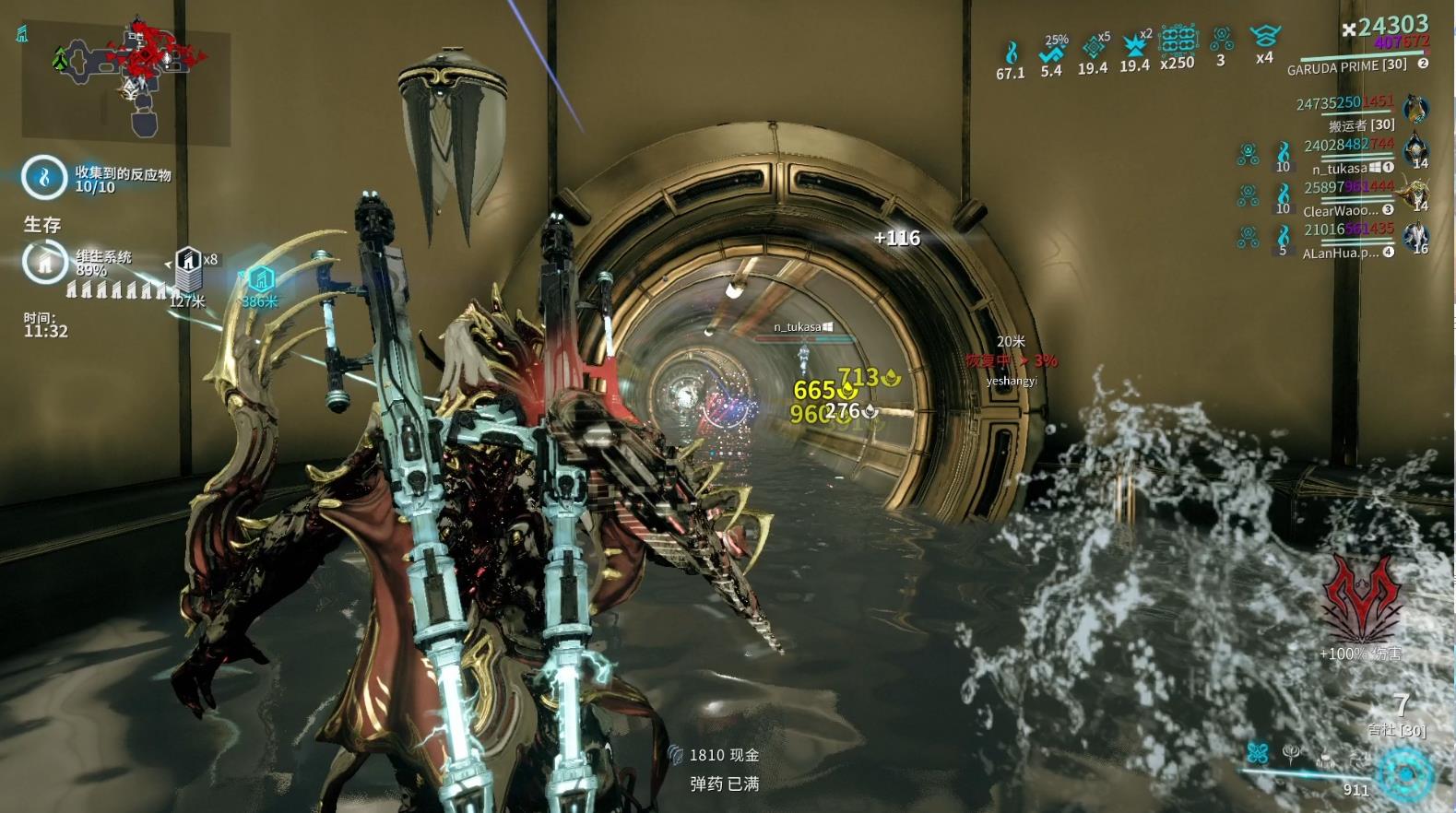Image resolution: width=1456 pixels, height=813 pixels.
Task: Click the x250 grid buff icon
Action: 1178,40
